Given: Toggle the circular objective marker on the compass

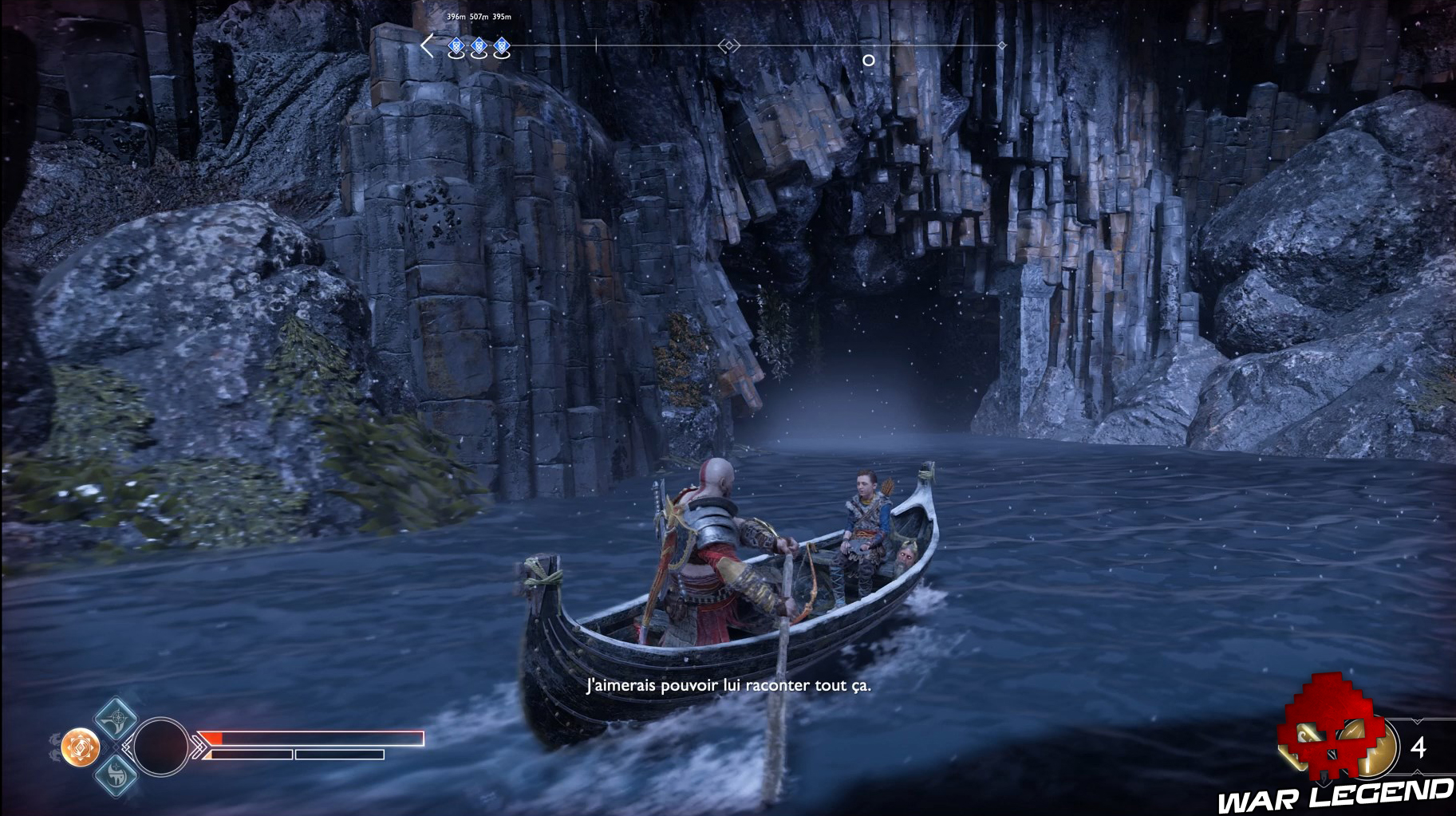Looking at the screenshot, I should pos(870,60).
